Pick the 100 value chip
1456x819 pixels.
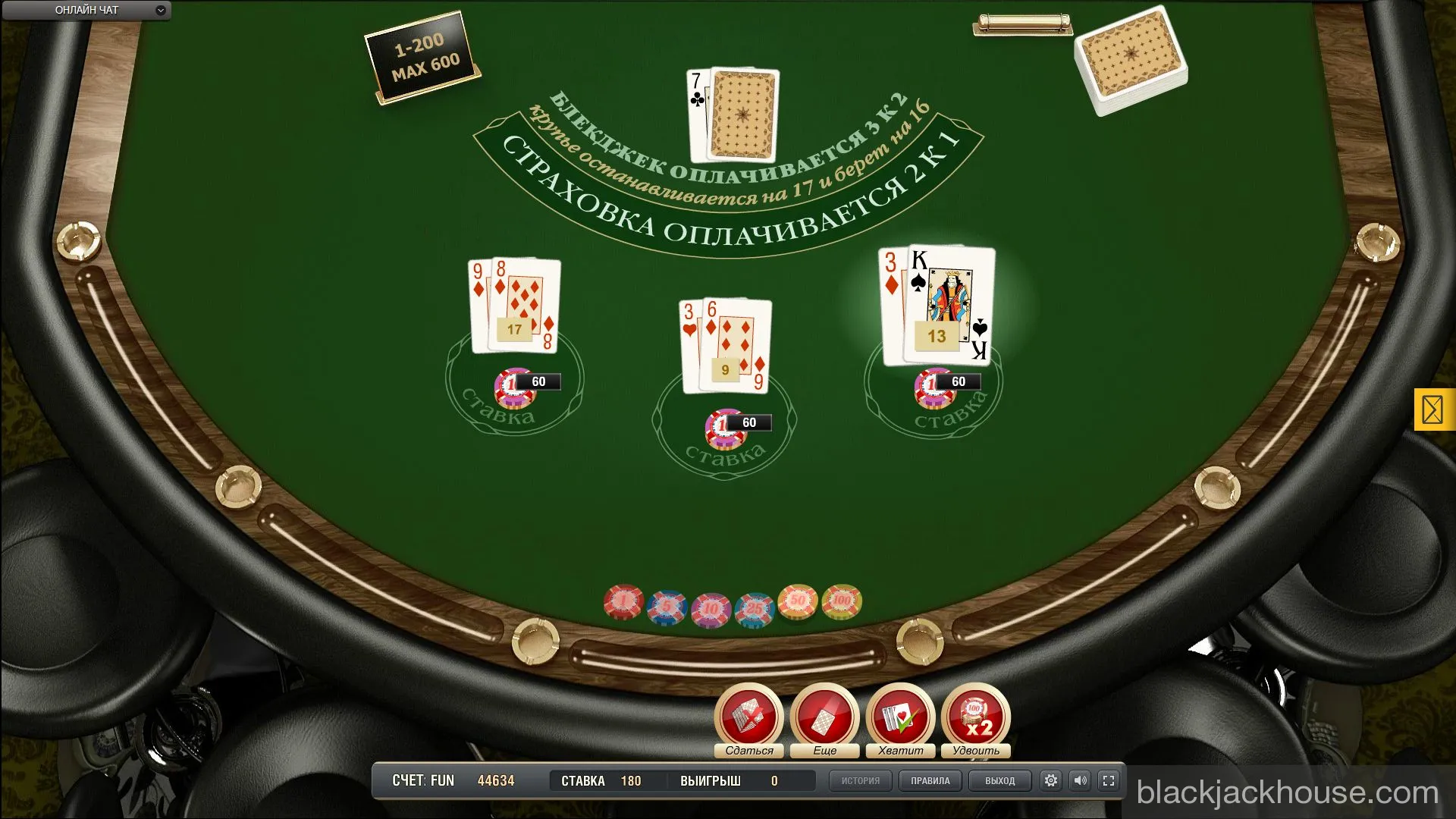(842, 601)
